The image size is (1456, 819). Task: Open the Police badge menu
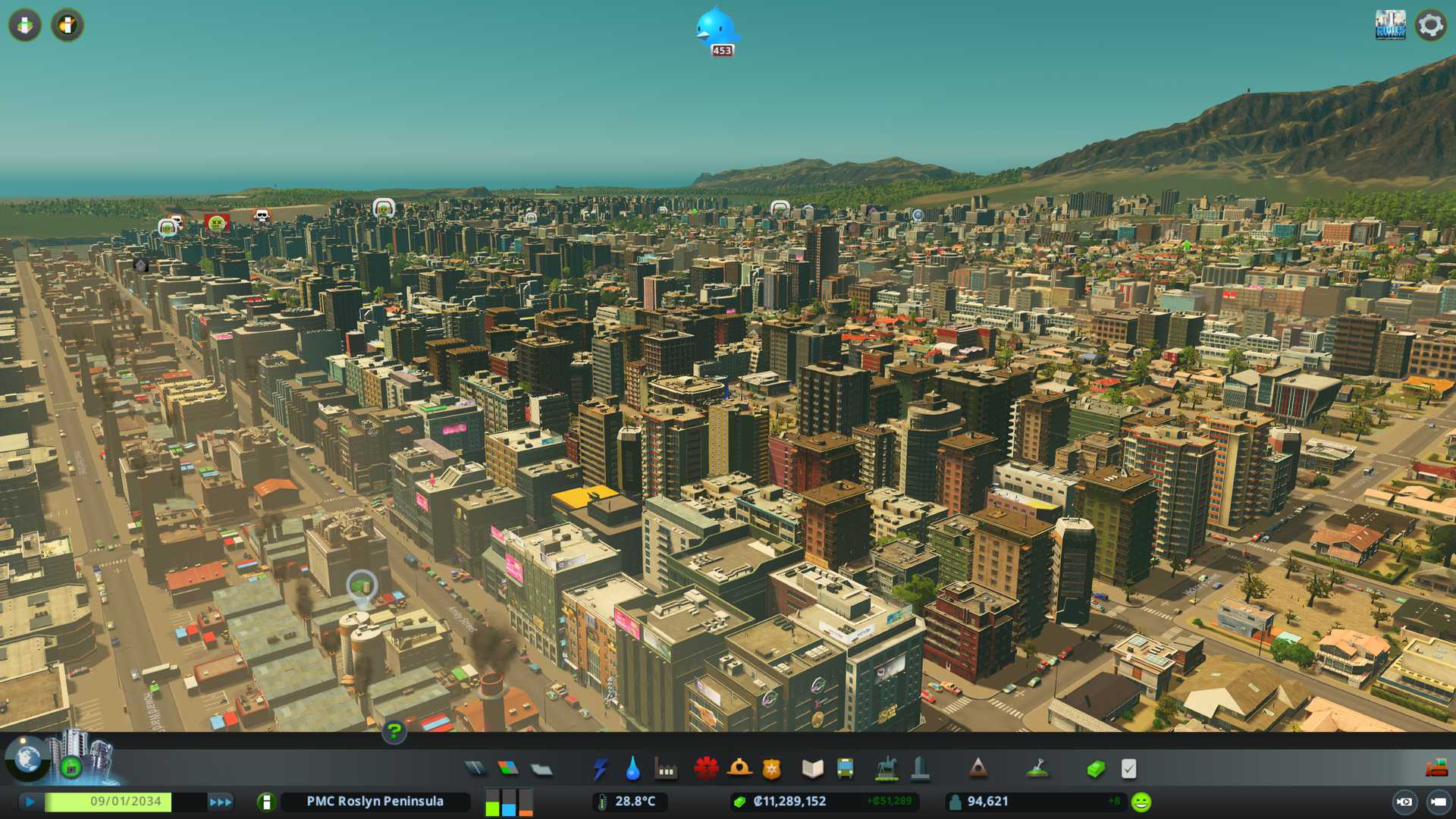pyautogui.click(x=771, y=769)
